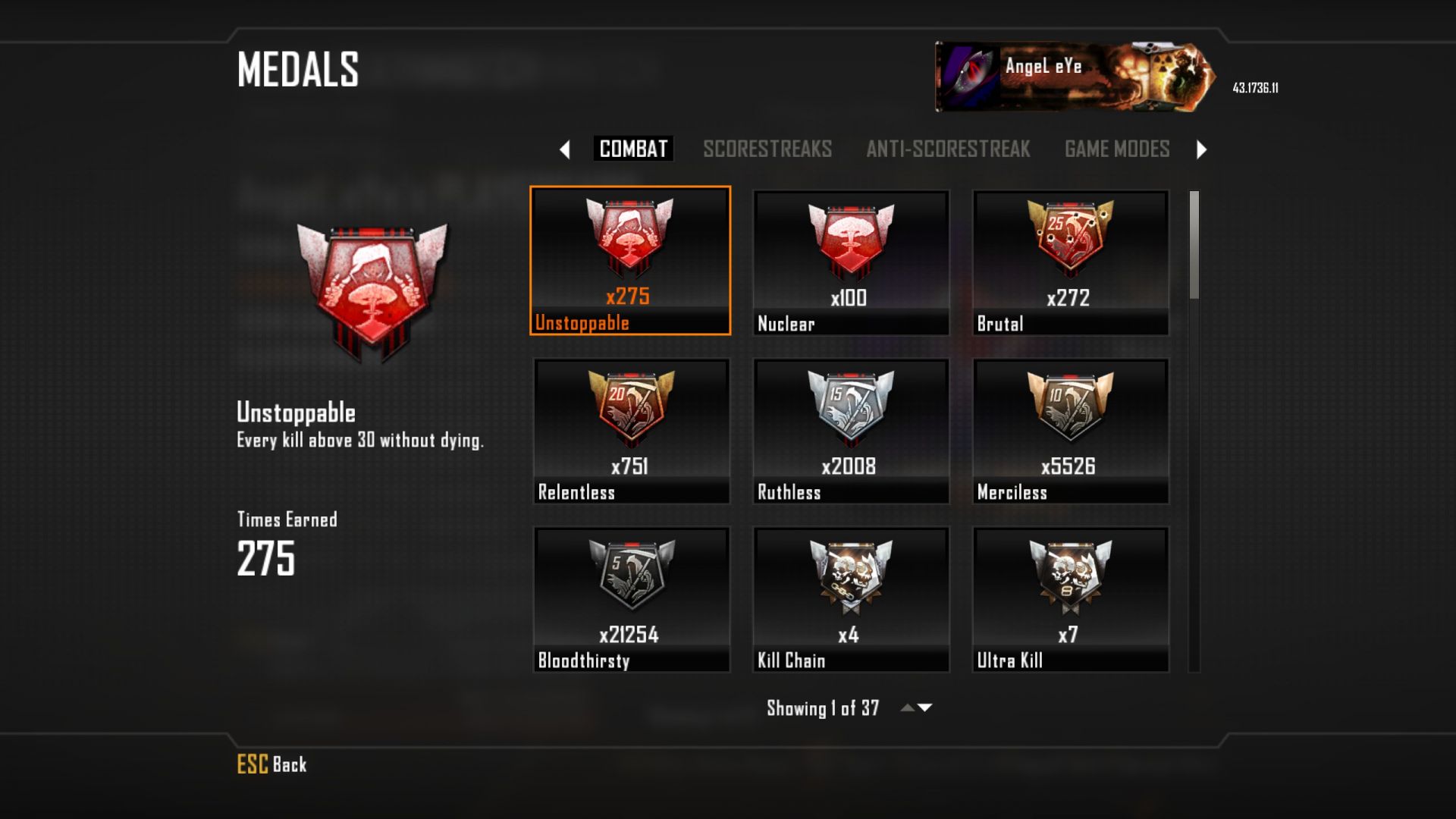Click the down arrow below the medal list
Image resolution: width=1456 pixels, height=819 pixels.
pyautogui.click(x=925, y=708)
